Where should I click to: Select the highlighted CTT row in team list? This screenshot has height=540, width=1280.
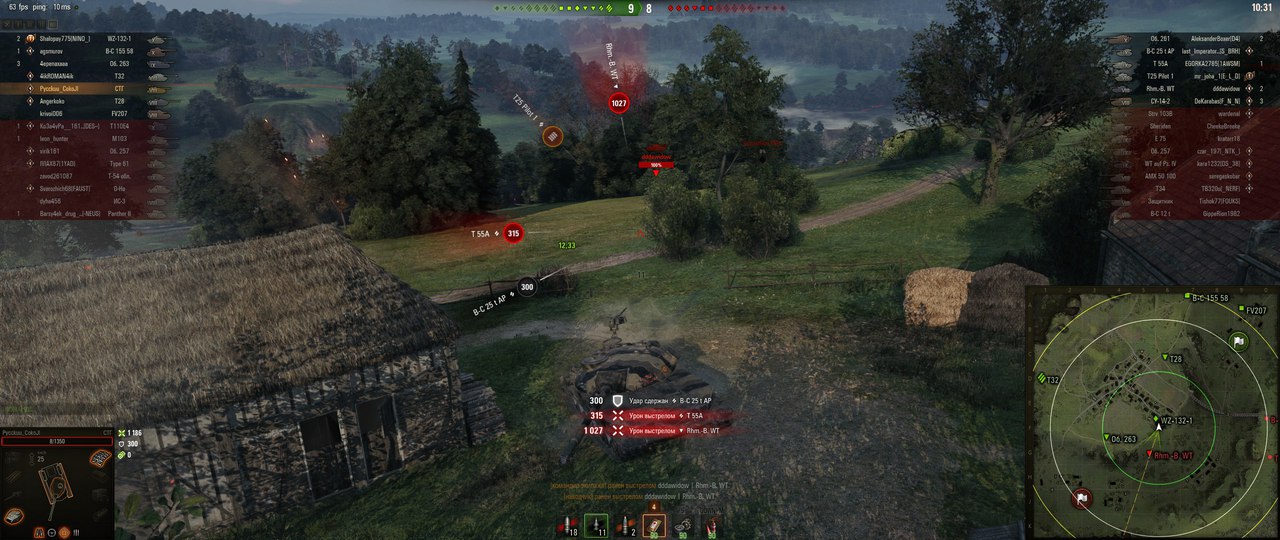point(90,88)
